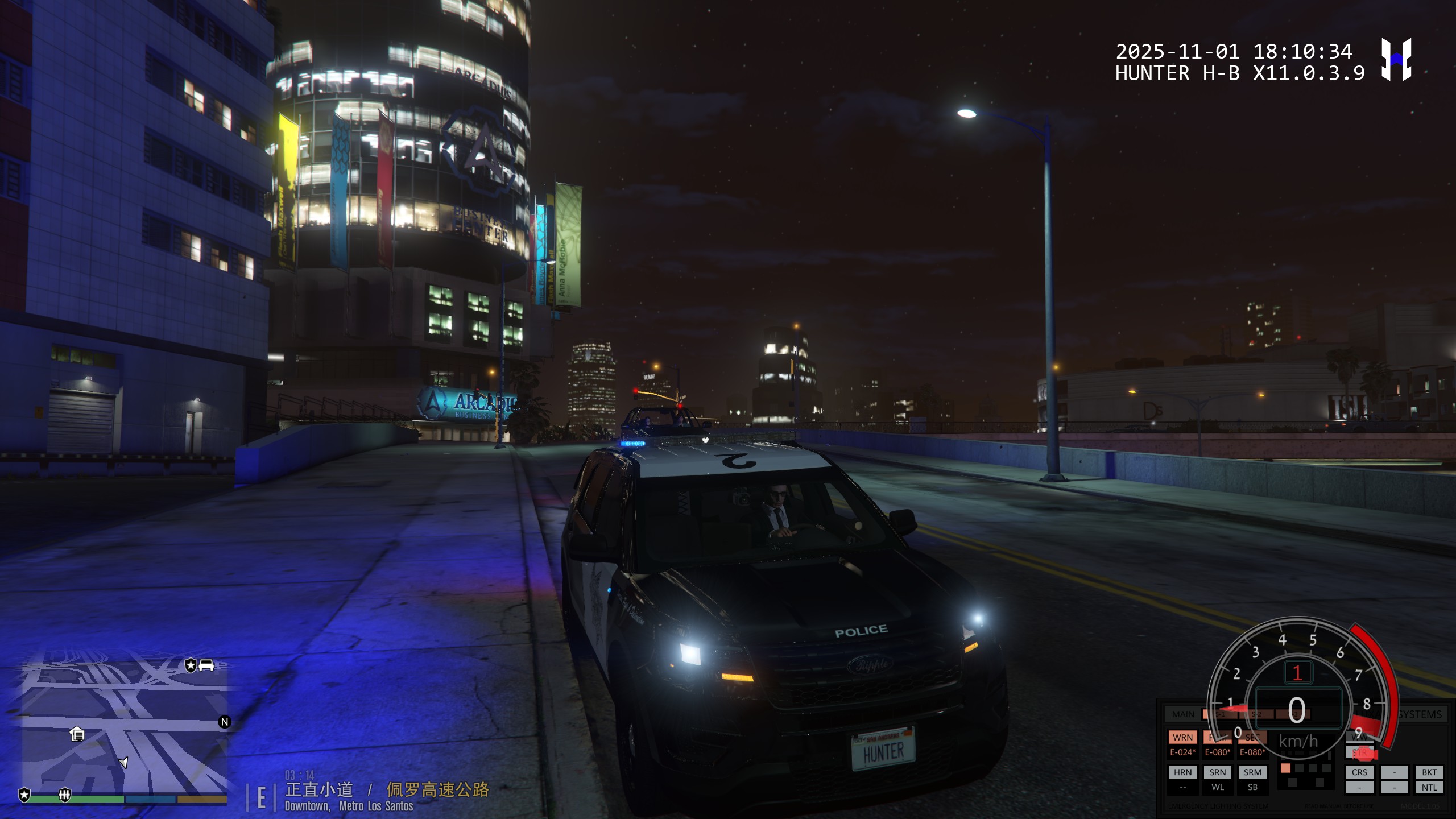Click the barred shield icon below minimap

[x=65, y=795]
